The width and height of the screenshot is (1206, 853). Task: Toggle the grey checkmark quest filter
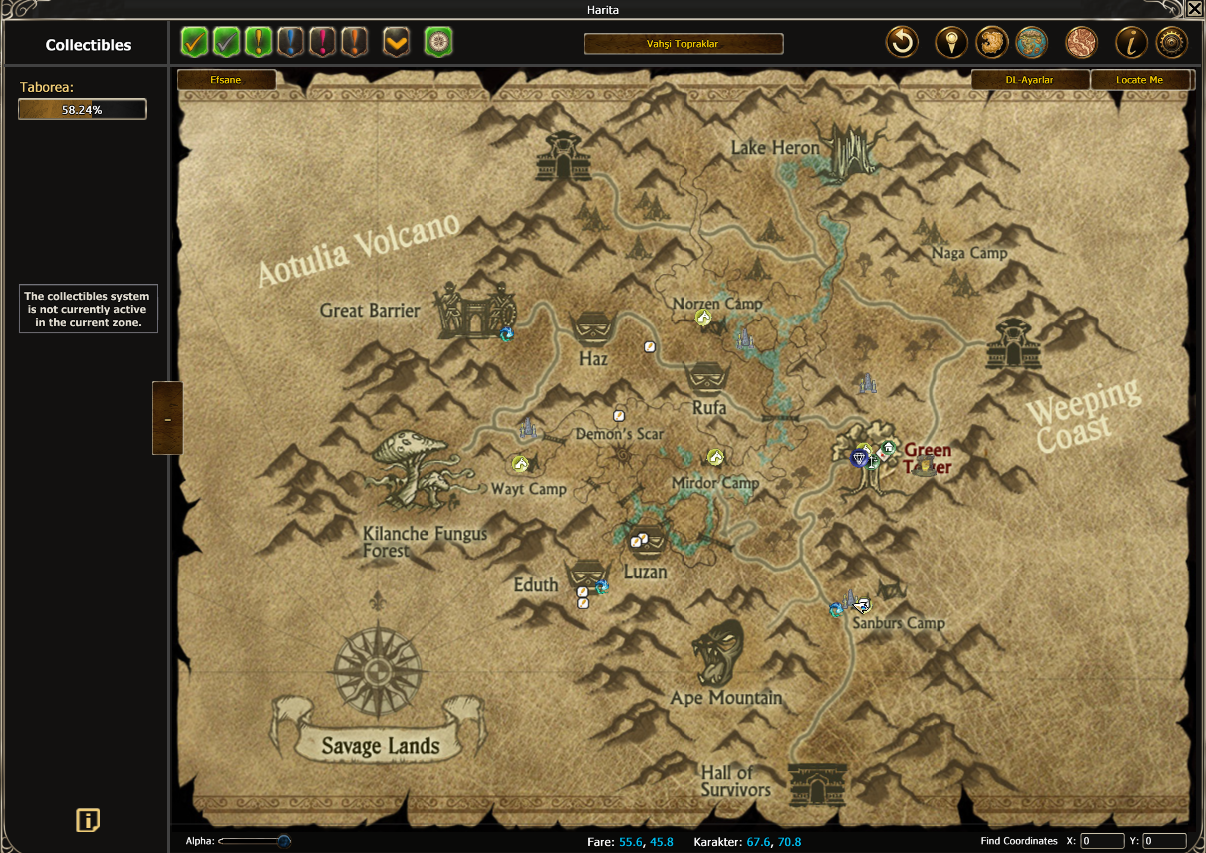227,43
